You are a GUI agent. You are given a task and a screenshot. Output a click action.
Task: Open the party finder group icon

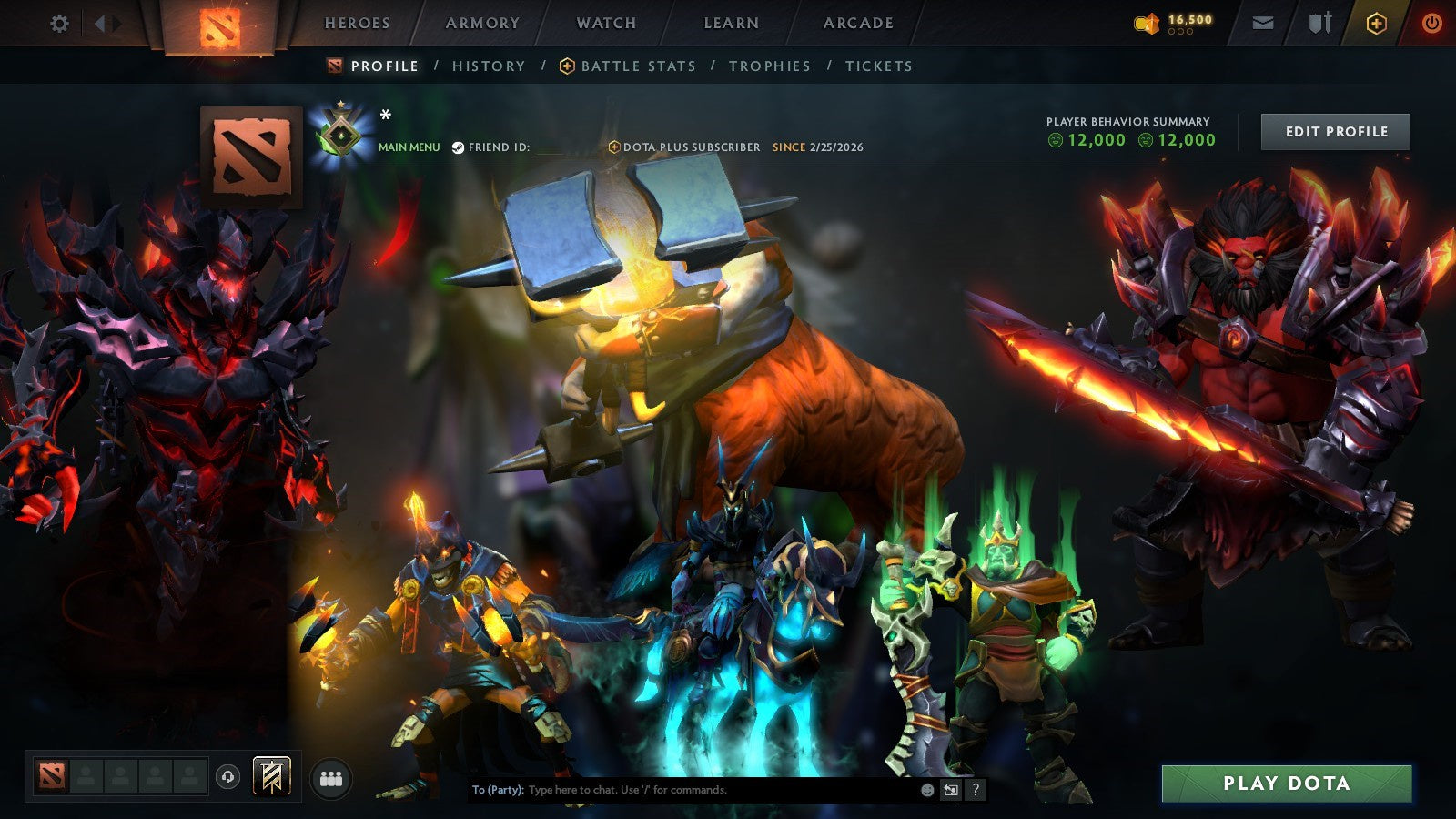tap(332, 778)
